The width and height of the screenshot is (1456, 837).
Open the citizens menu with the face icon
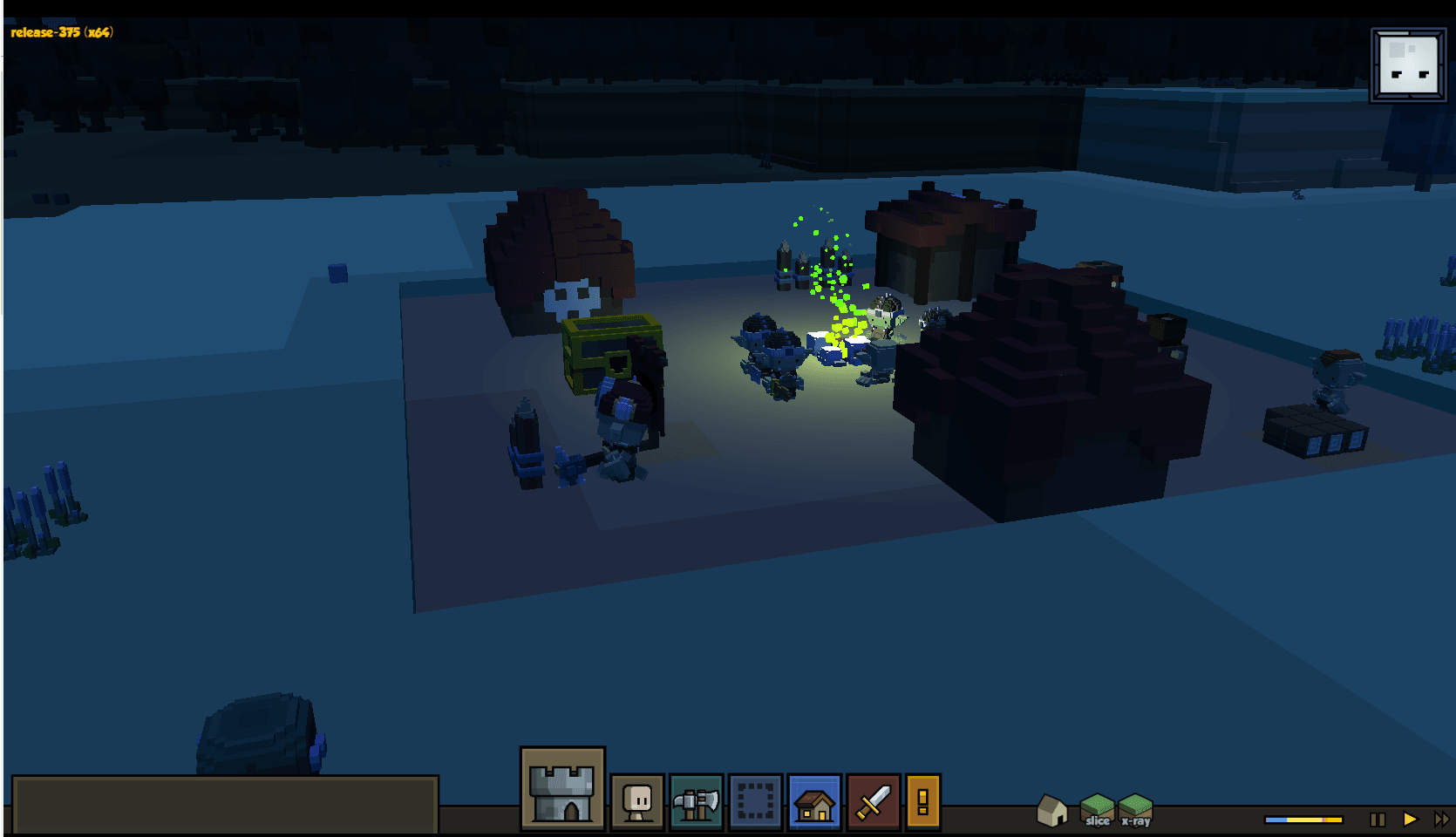[637, 800]
